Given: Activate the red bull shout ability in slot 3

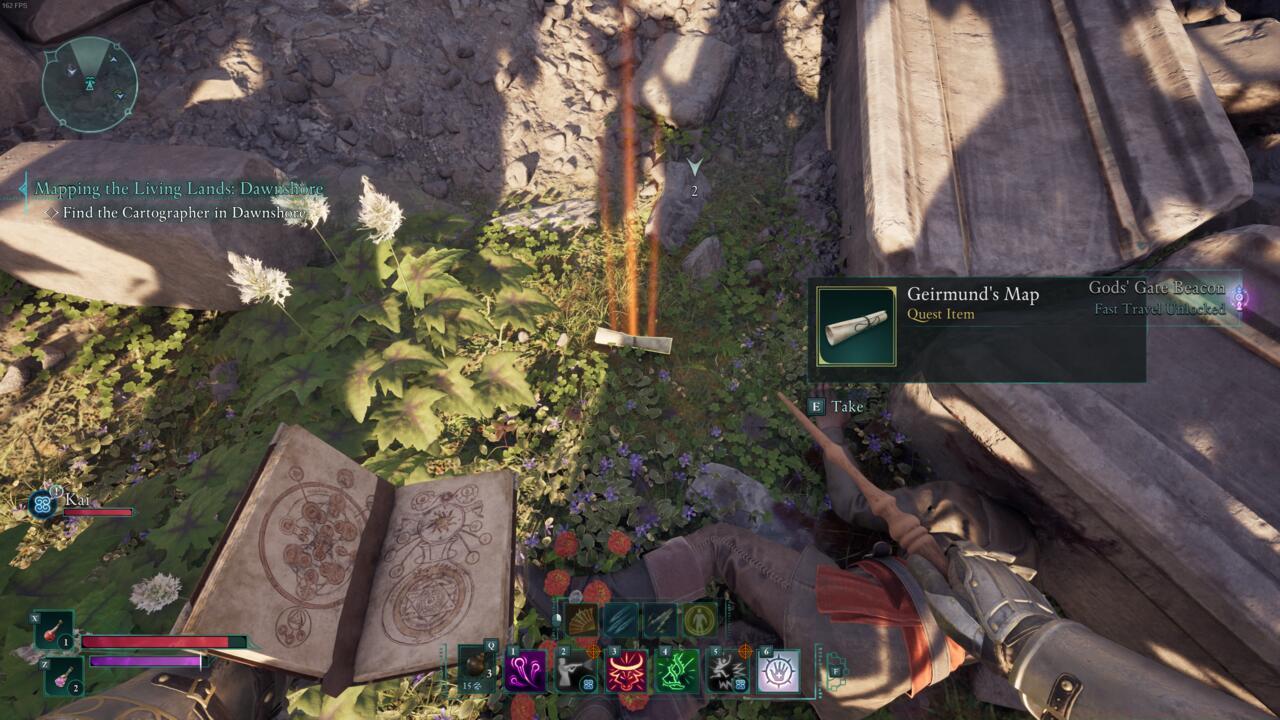Looking at the screenshot, I should [x=625, y=670].
